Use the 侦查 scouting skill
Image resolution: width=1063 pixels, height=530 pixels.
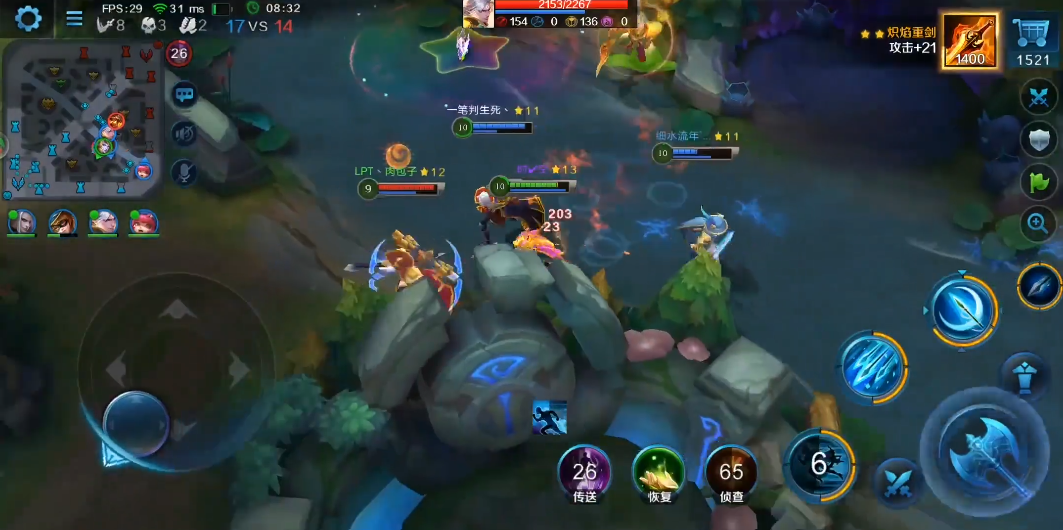tap(731, 470)
